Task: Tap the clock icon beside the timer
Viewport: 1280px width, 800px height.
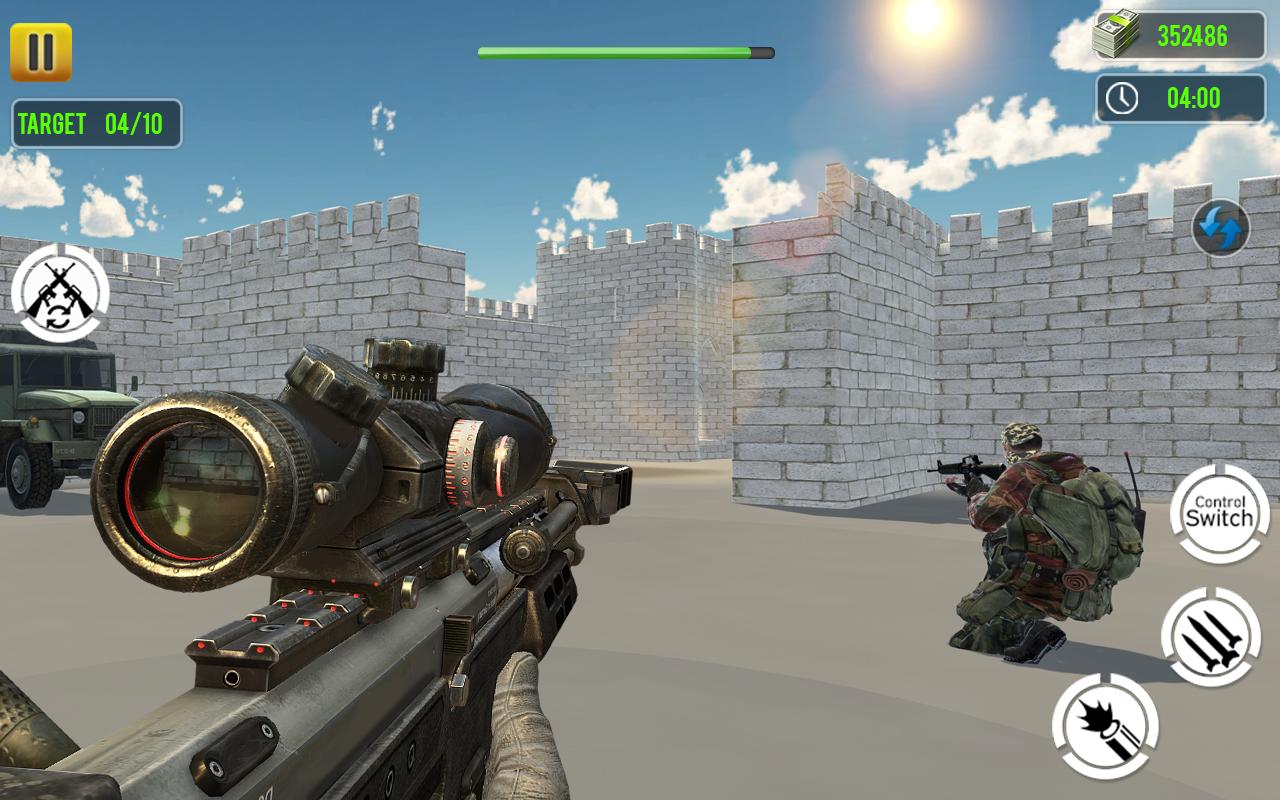Action: coord(1121,97)
